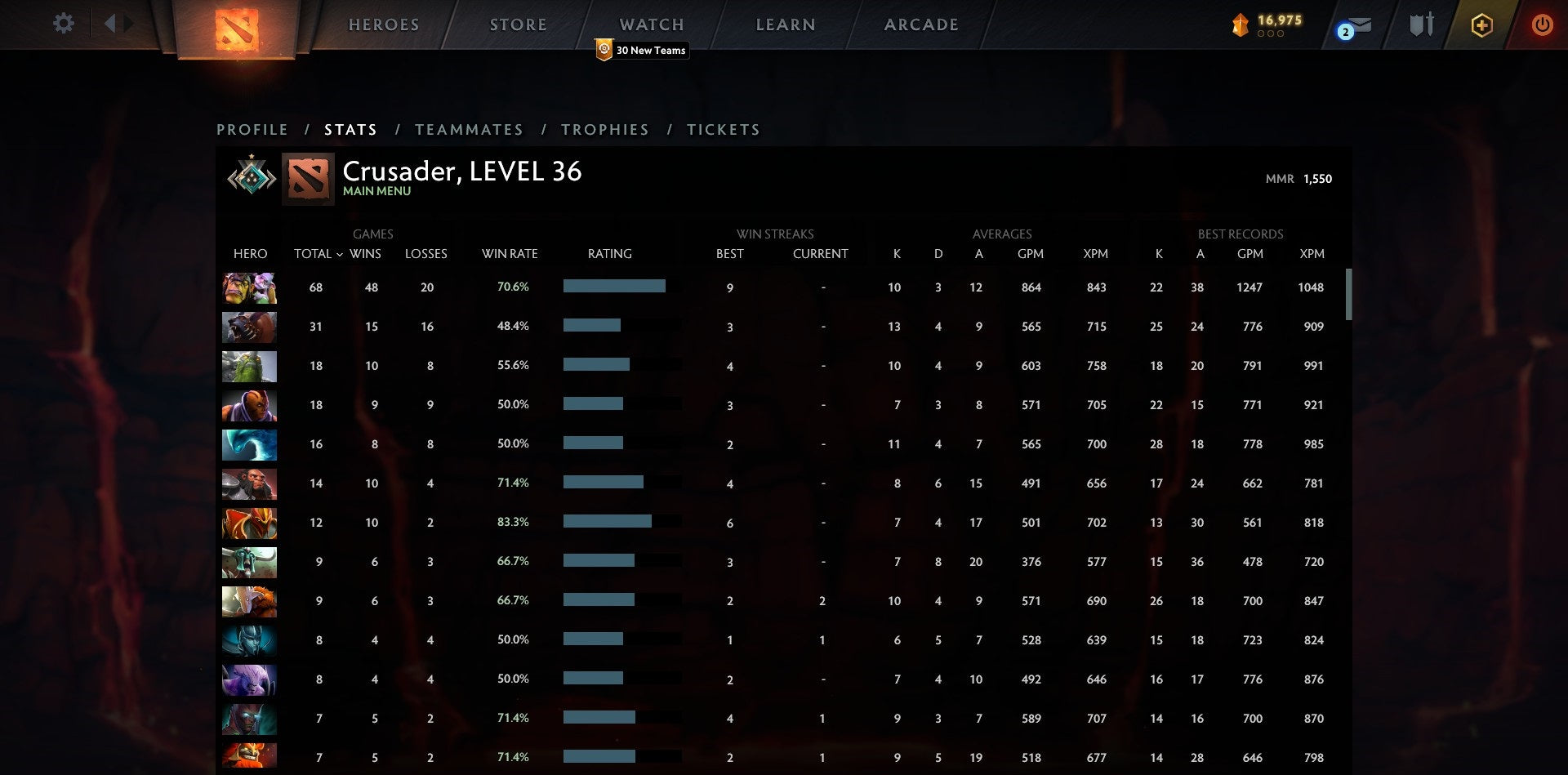
Task: Open Dota Plus via the gold hexagon icon
Action: [1481, 24]
